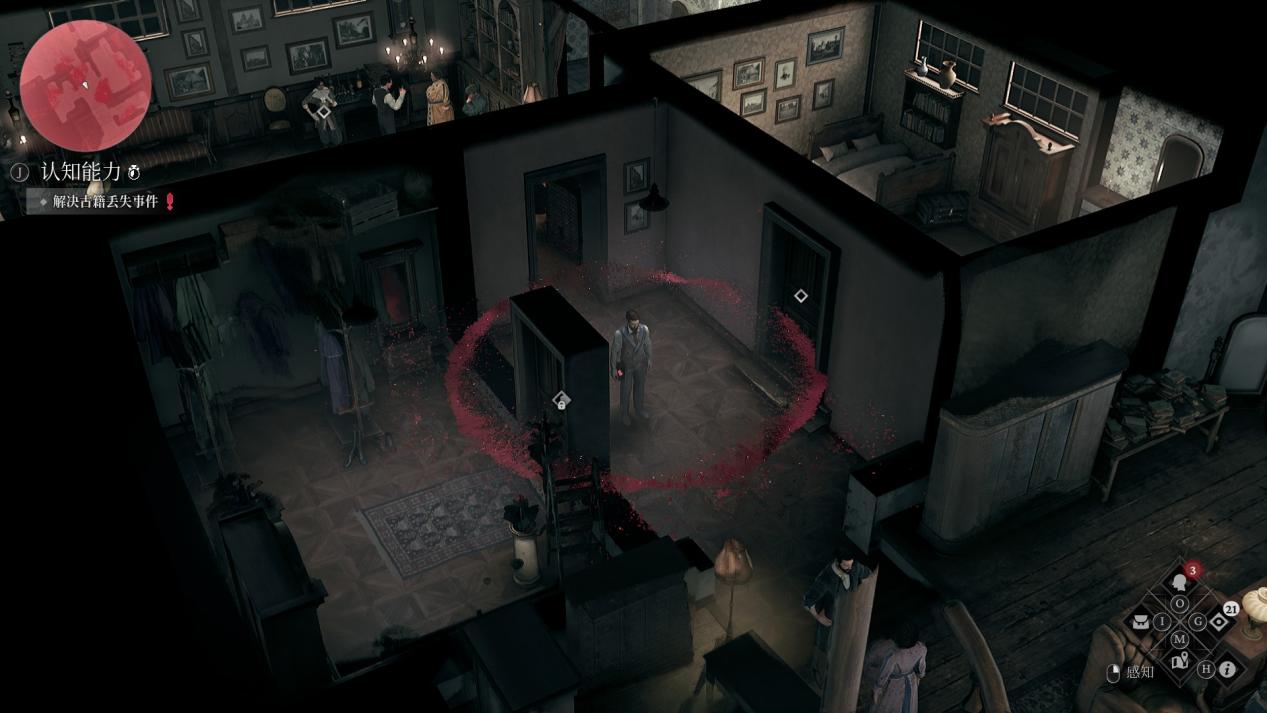
Task: Show the help info icon
Action: (1227, 669)
